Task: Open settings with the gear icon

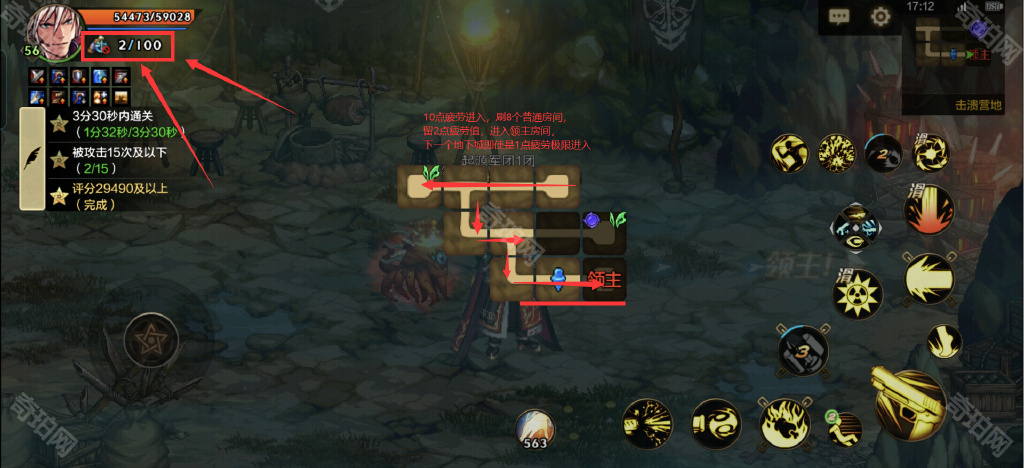Action: click(x=880, y=16)
